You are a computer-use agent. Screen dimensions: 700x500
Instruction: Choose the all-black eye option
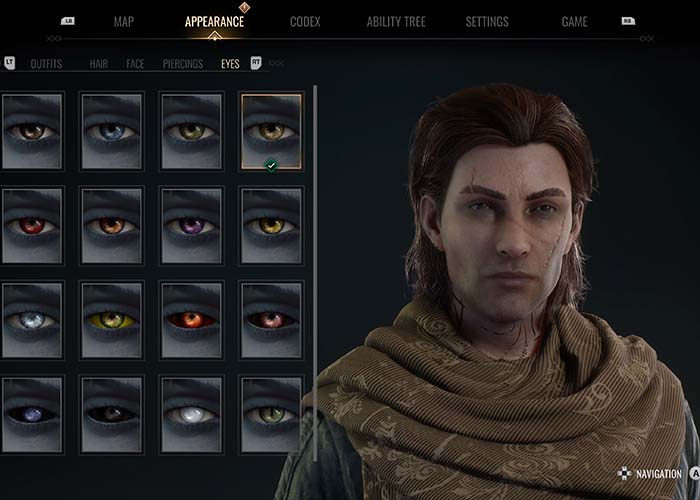[x=112, y=414]
